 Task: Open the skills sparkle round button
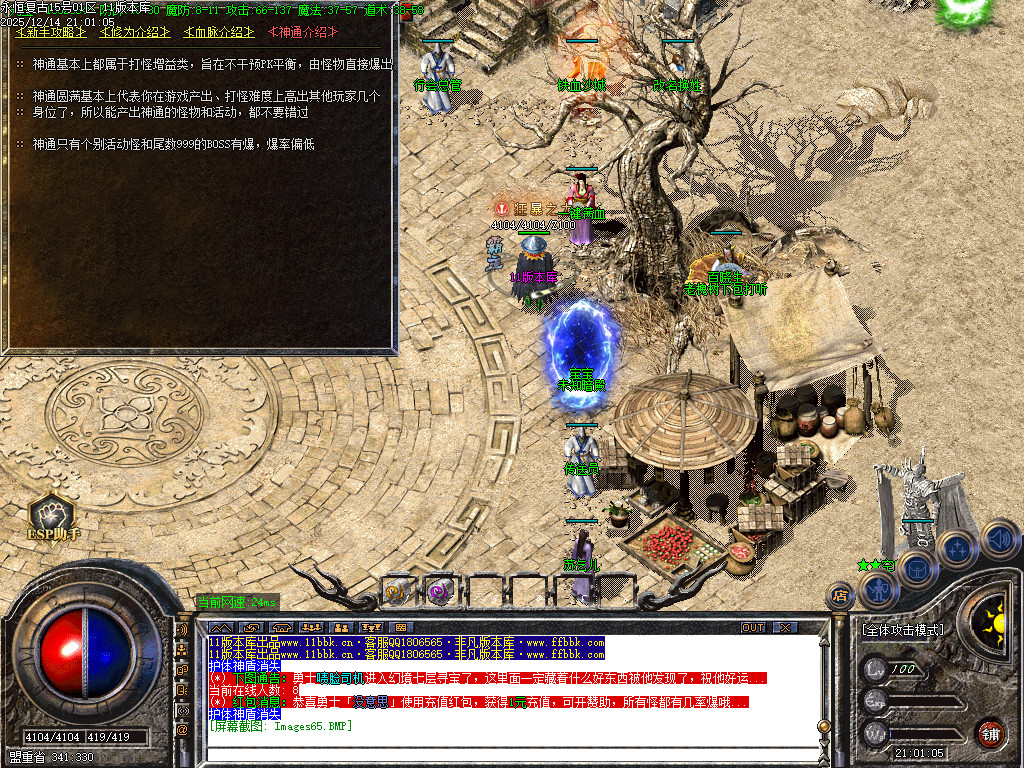[958, 548]
